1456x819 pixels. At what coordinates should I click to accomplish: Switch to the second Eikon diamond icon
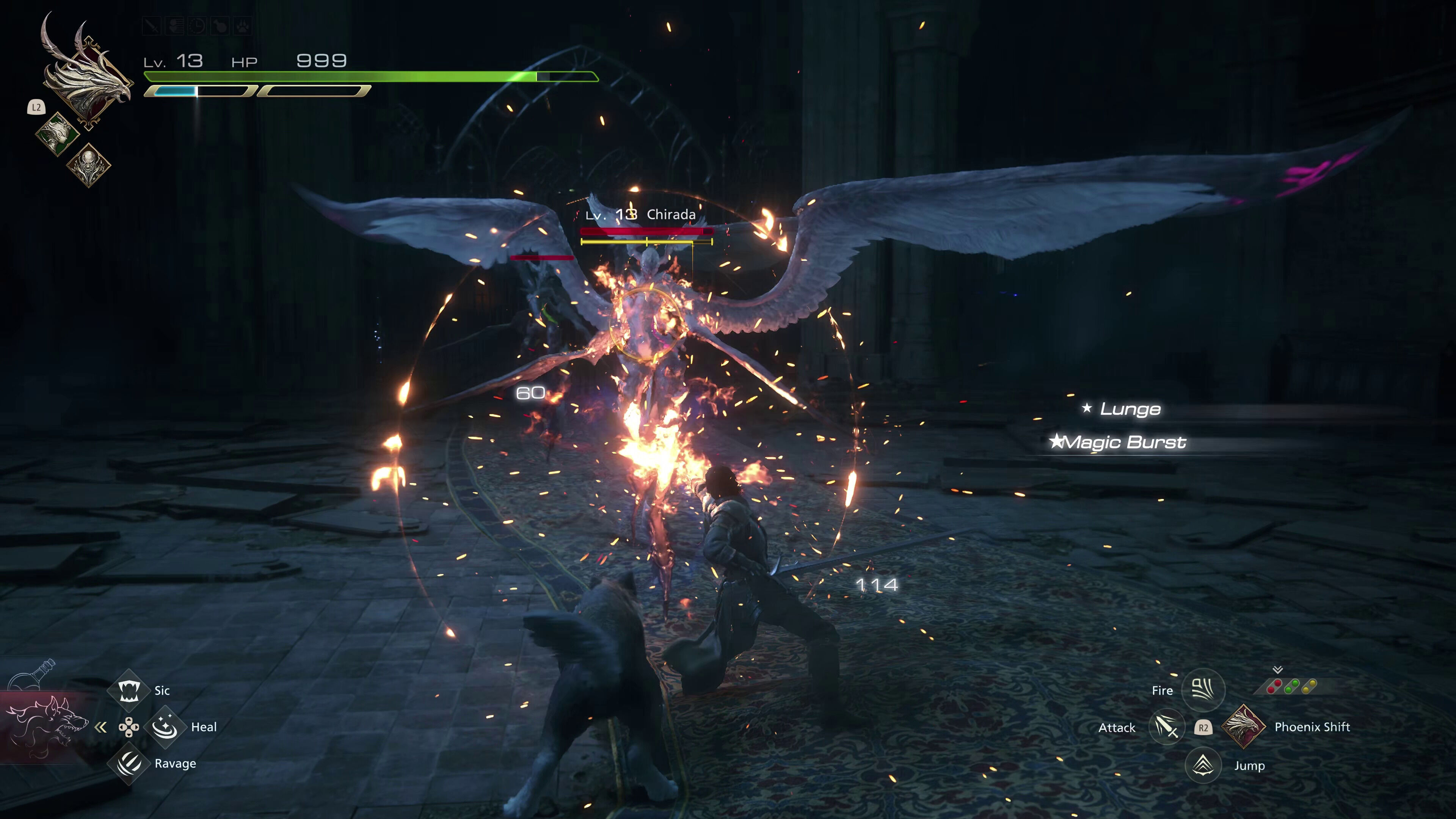point(57,134)
